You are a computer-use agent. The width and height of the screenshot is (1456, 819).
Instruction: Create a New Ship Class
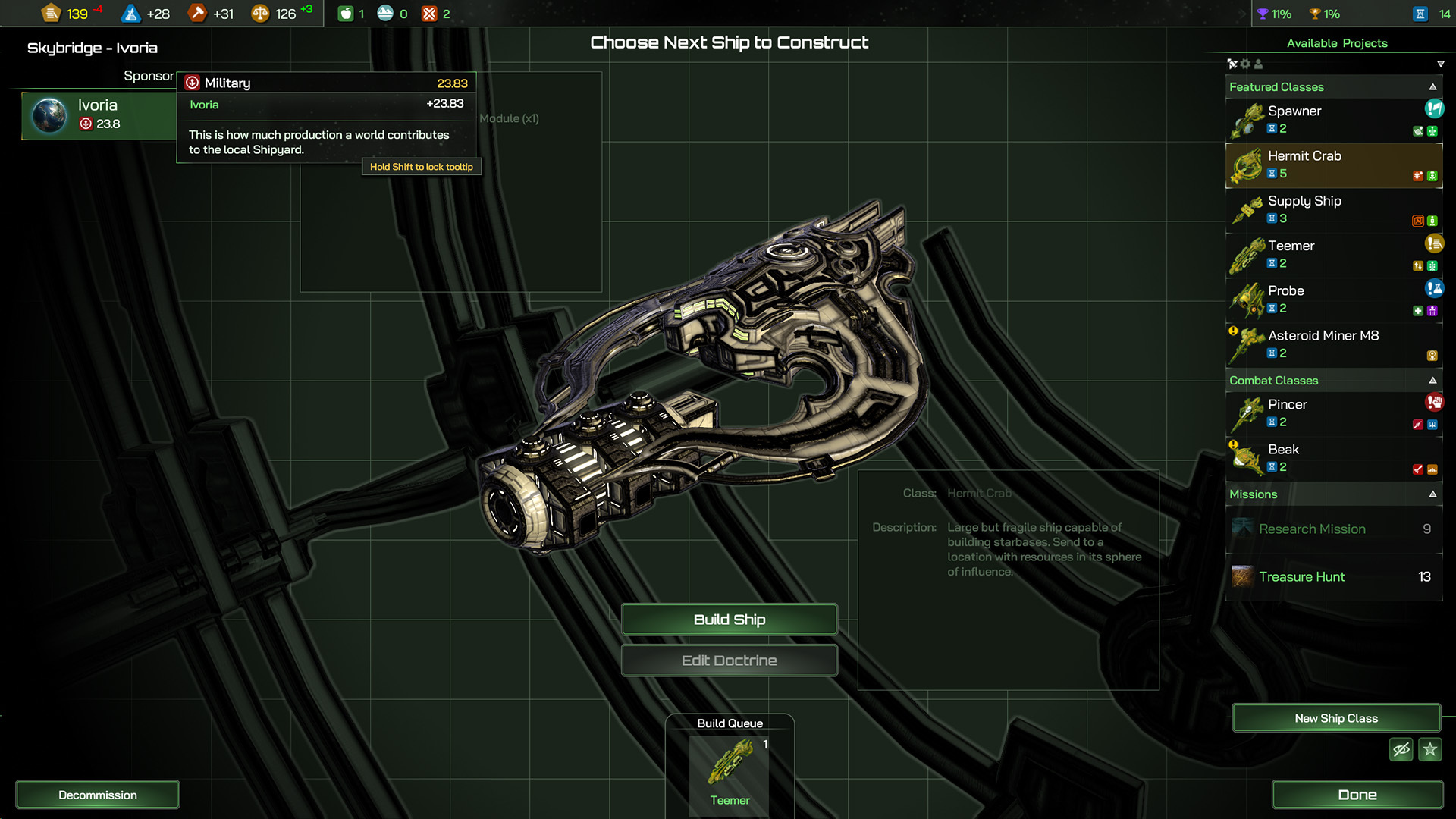coord(1335,718)
